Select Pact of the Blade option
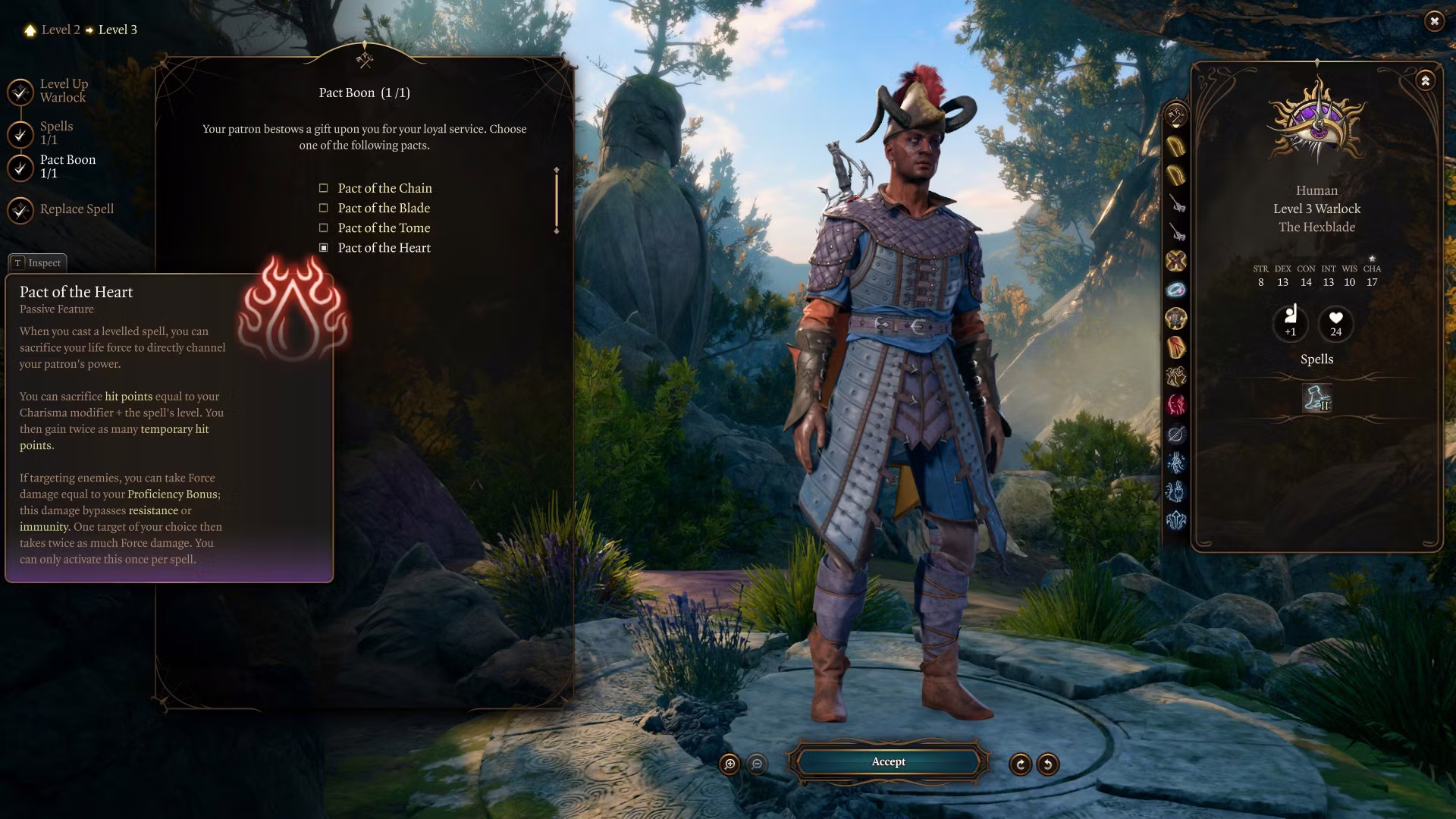 (x=384, y=208)
